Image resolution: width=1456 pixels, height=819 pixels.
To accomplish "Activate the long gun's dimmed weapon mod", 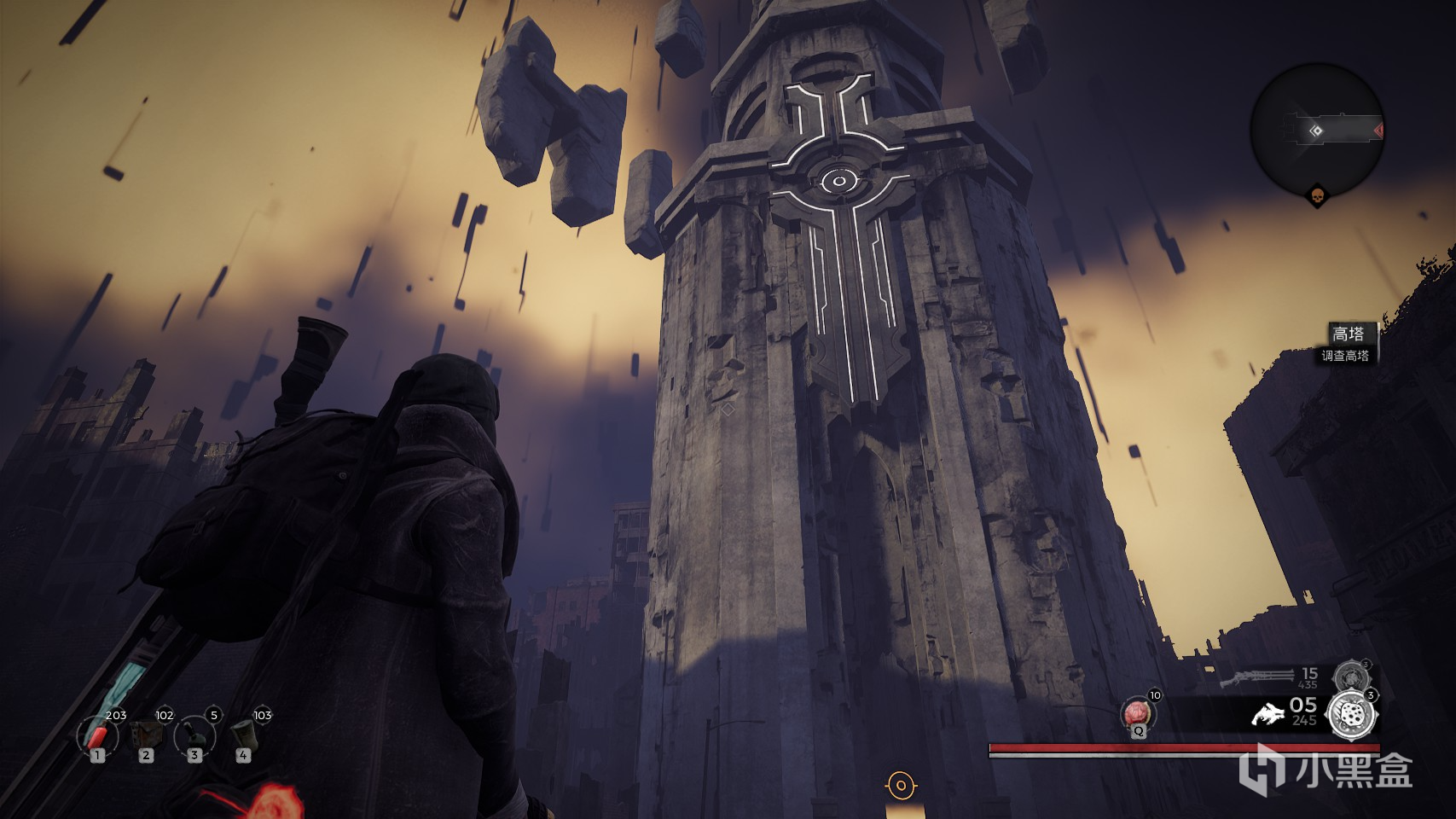I will click(1349, 677).
